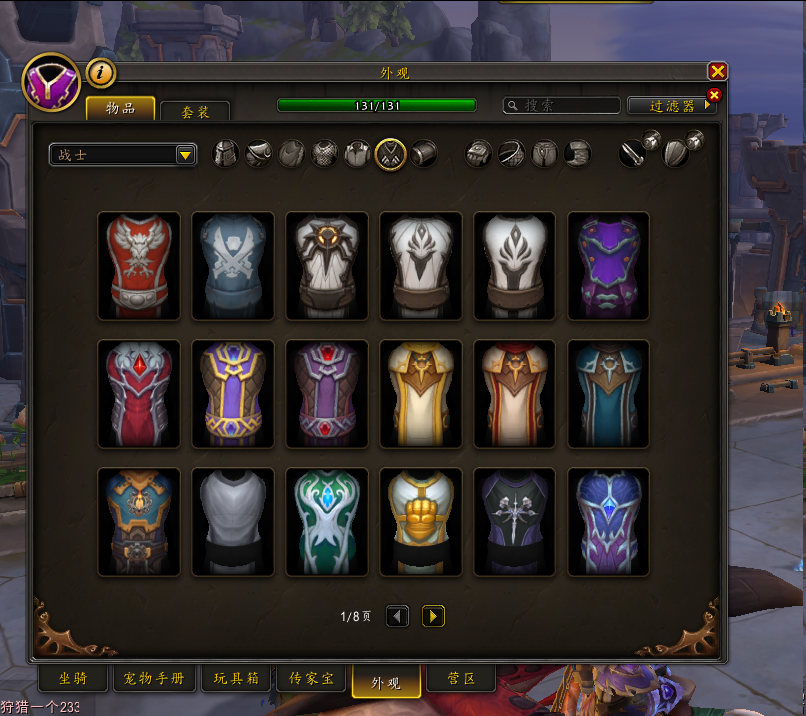Choose the red tabard with white eagle
The height and width of the screenshot is (716, 806).
(x=139, y=266)
